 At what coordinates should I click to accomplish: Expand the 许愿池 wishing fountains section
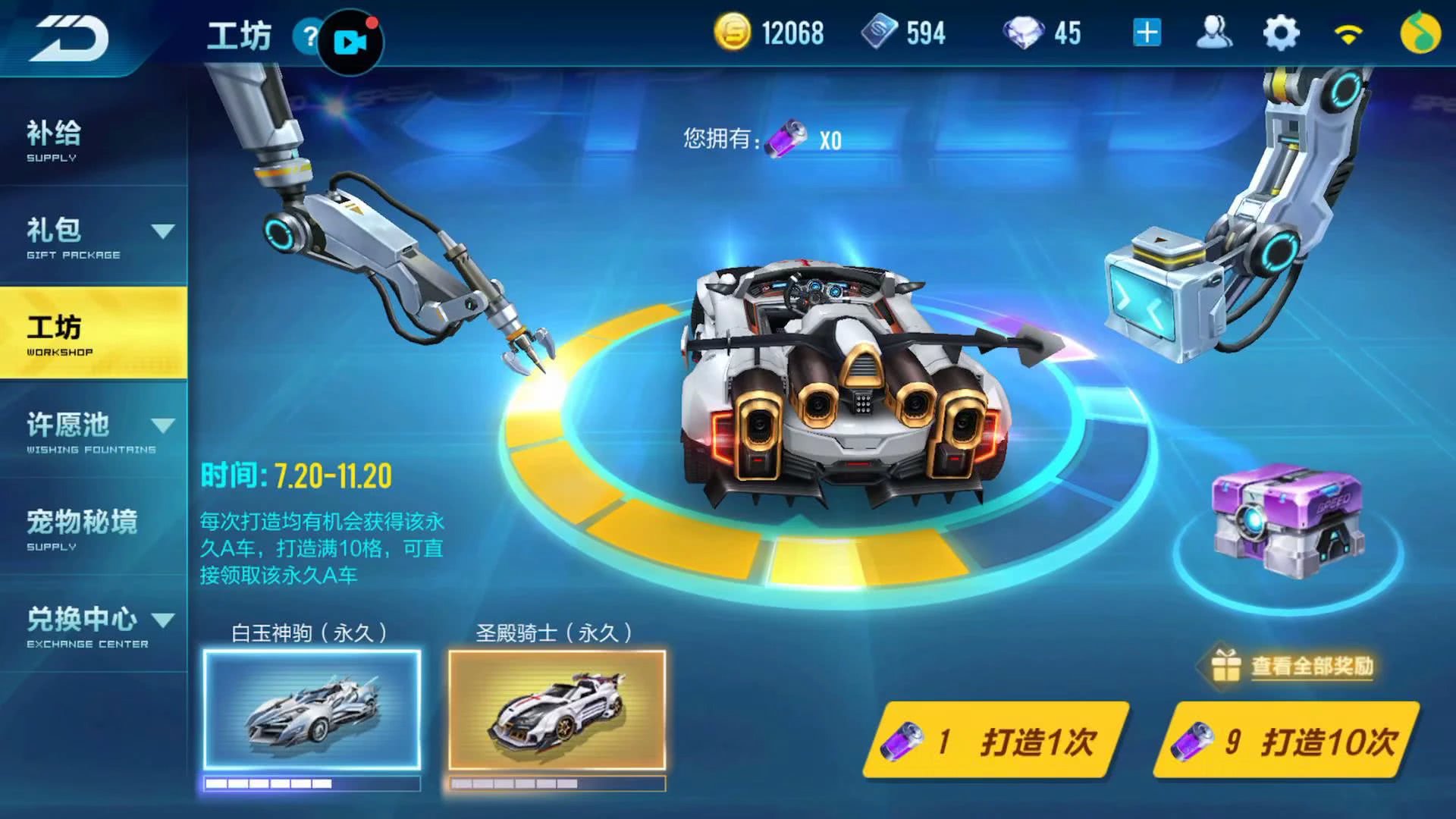tap(91, 428)
